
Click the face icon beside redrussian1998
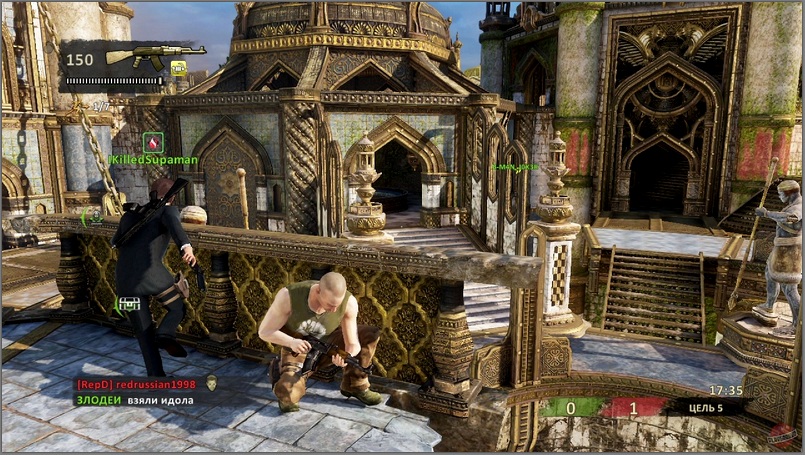(212, 383)
